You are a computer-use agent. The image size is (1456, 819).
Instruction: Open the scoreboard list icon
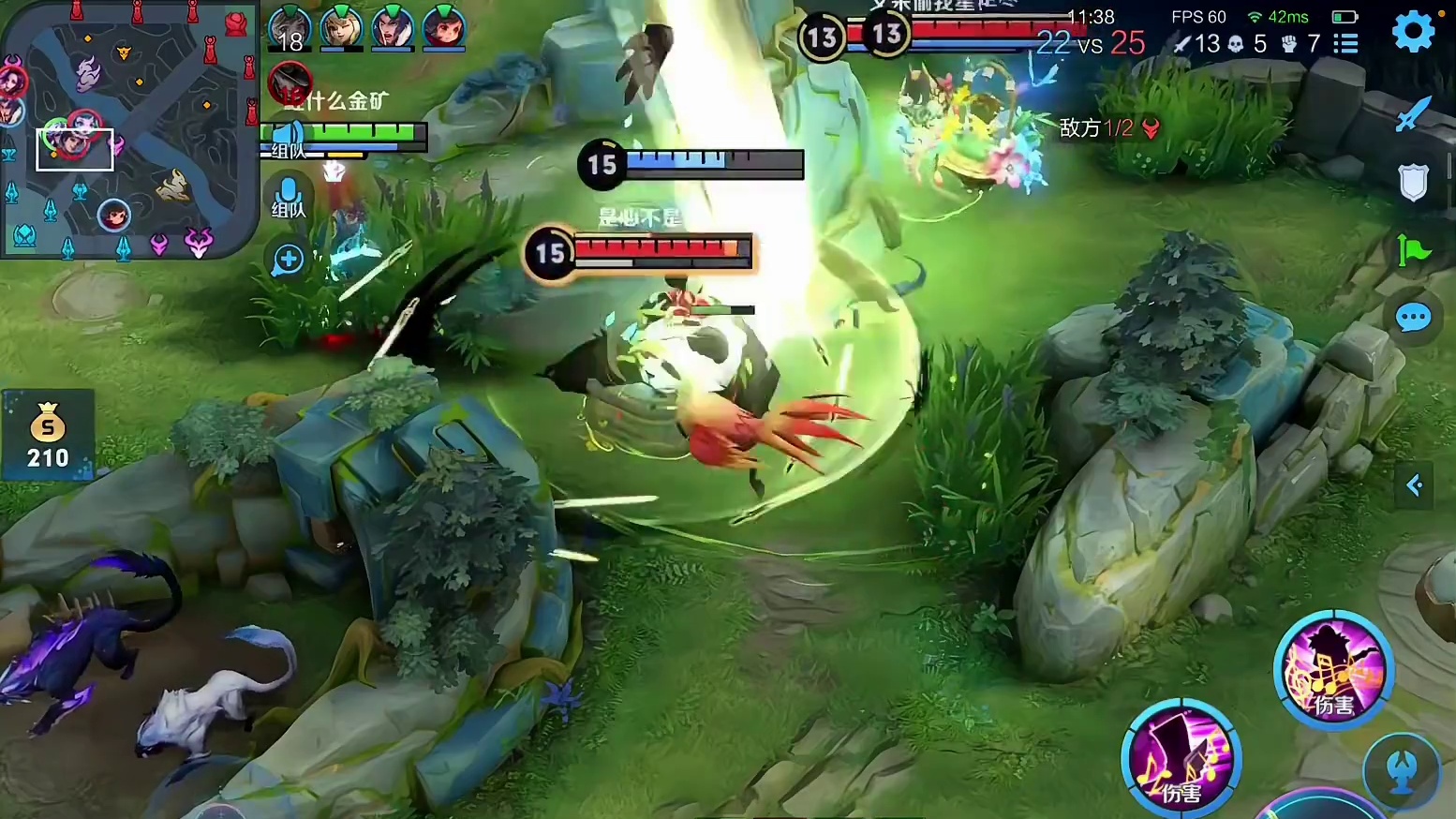click(x=1346, y=44)
